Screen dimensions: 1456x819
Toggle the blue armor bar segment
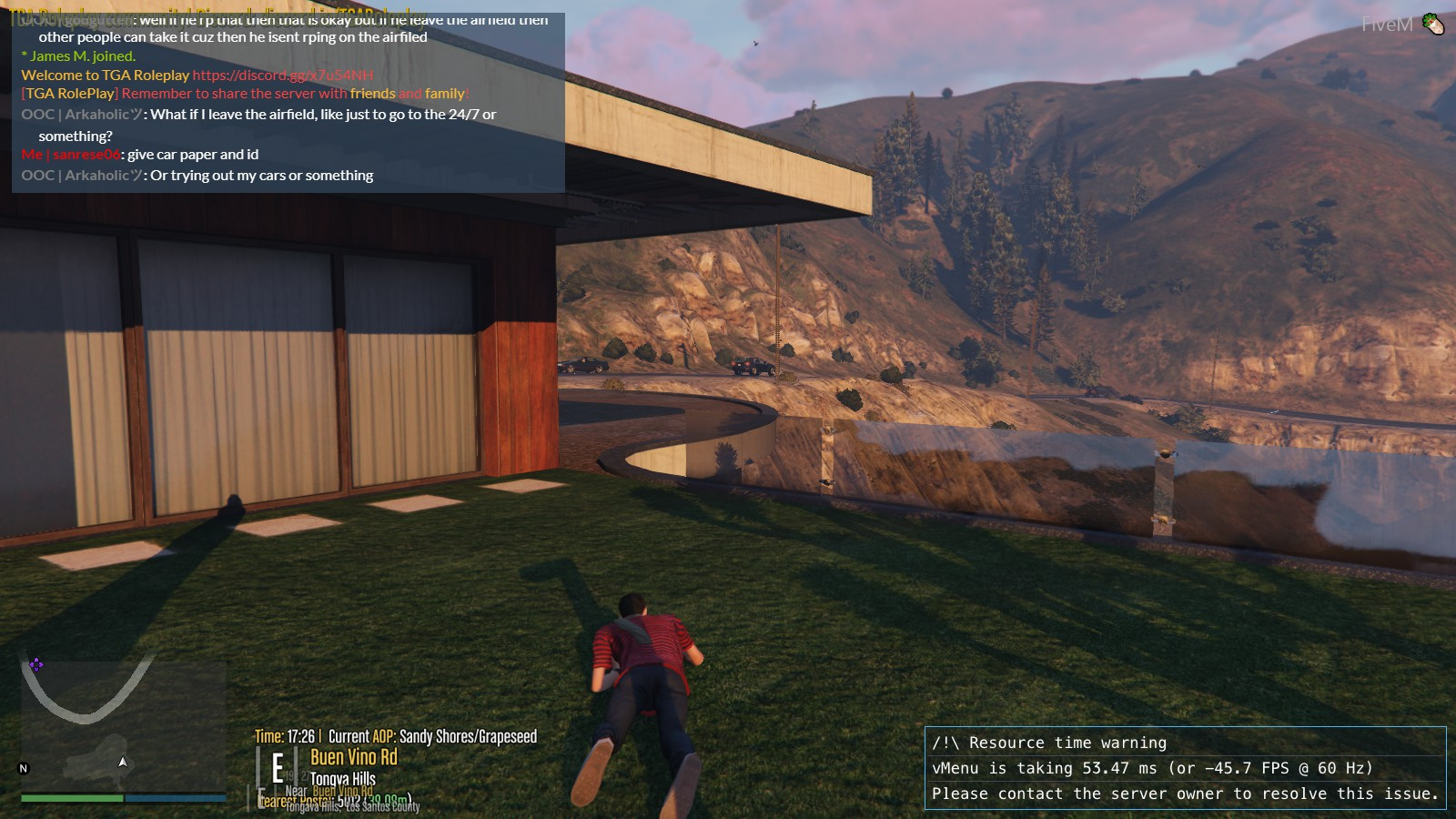click(173, 797)
